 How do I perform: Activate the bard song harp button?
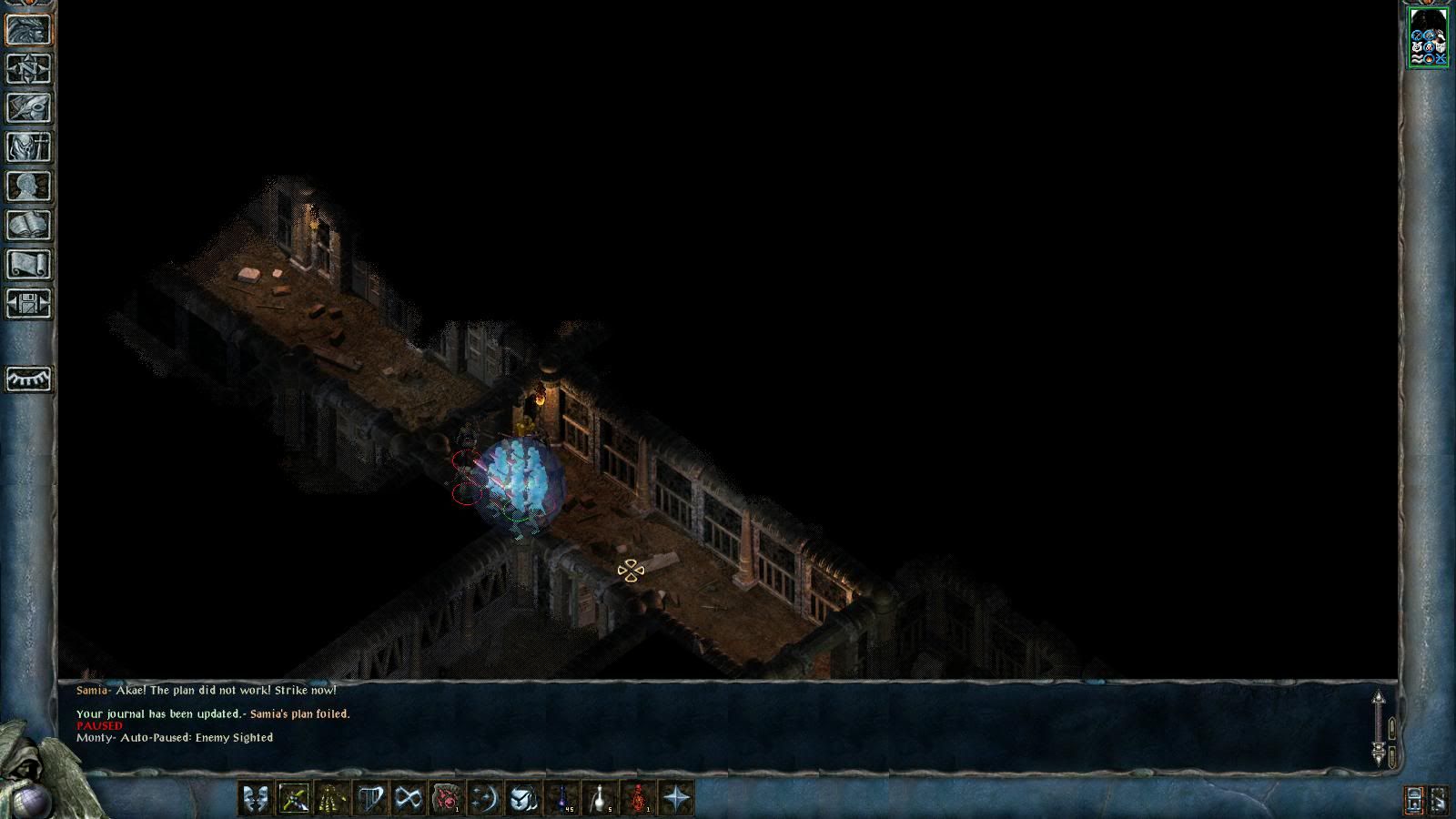[x=370, y=798]
